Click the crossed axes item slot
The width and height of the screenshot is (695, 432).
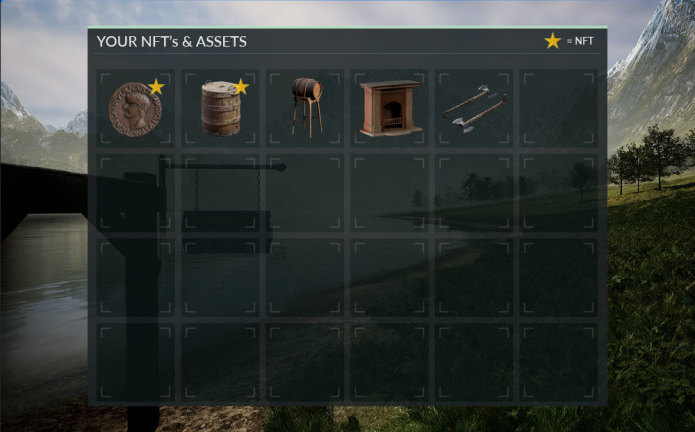pos(473,109)
